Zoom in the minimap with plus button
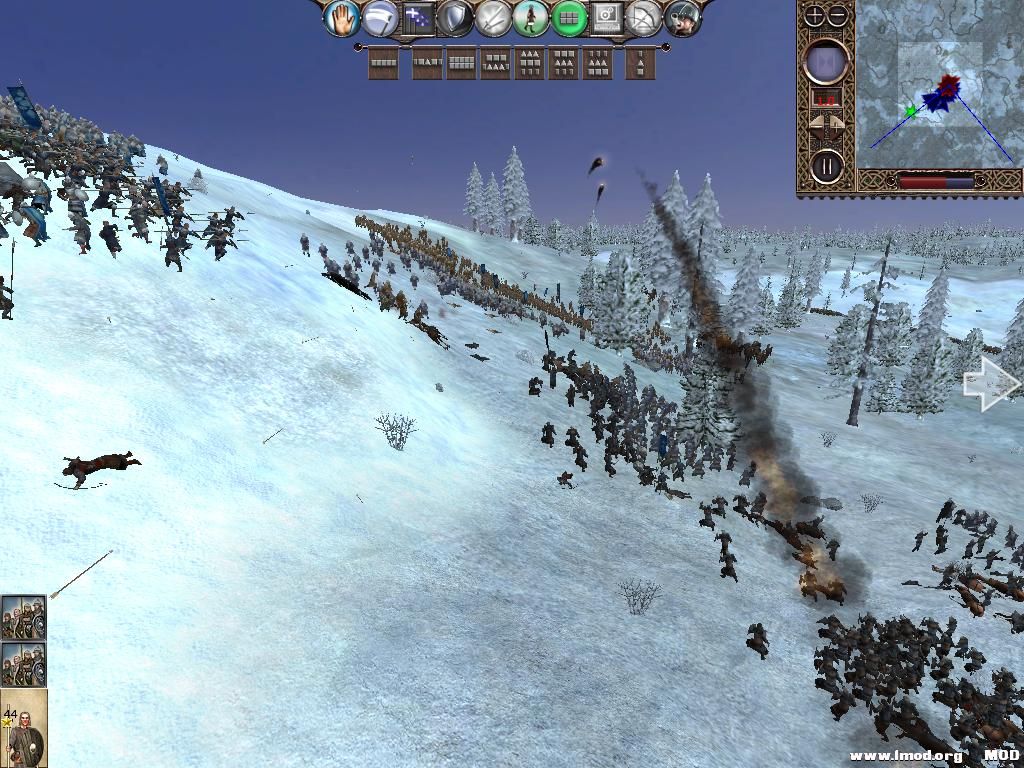 point(815,16)
